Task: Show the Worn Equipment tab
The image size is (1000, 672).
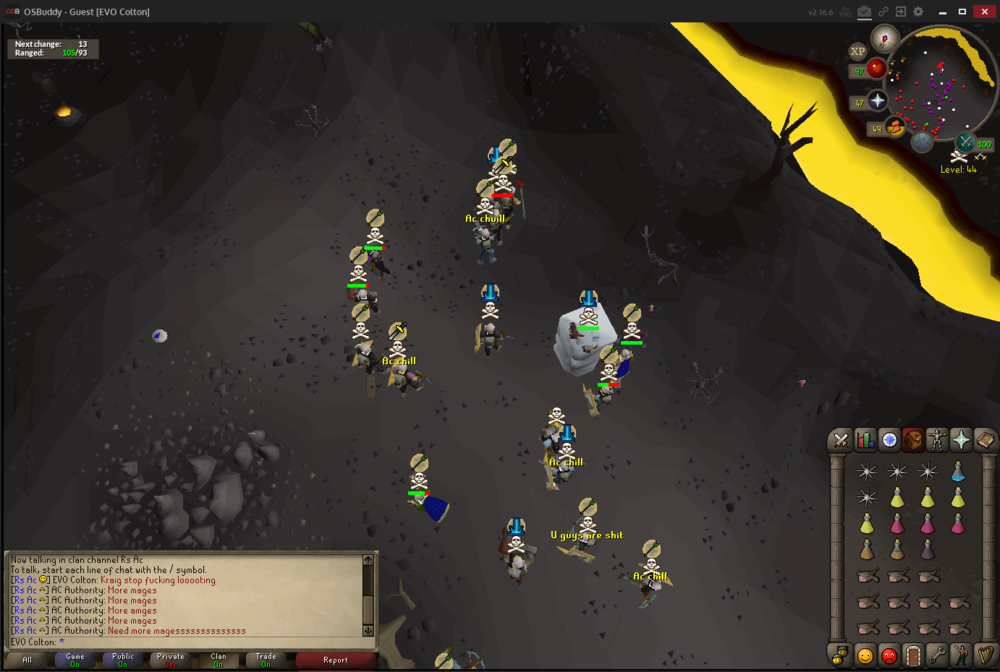Action: (937, 440)
